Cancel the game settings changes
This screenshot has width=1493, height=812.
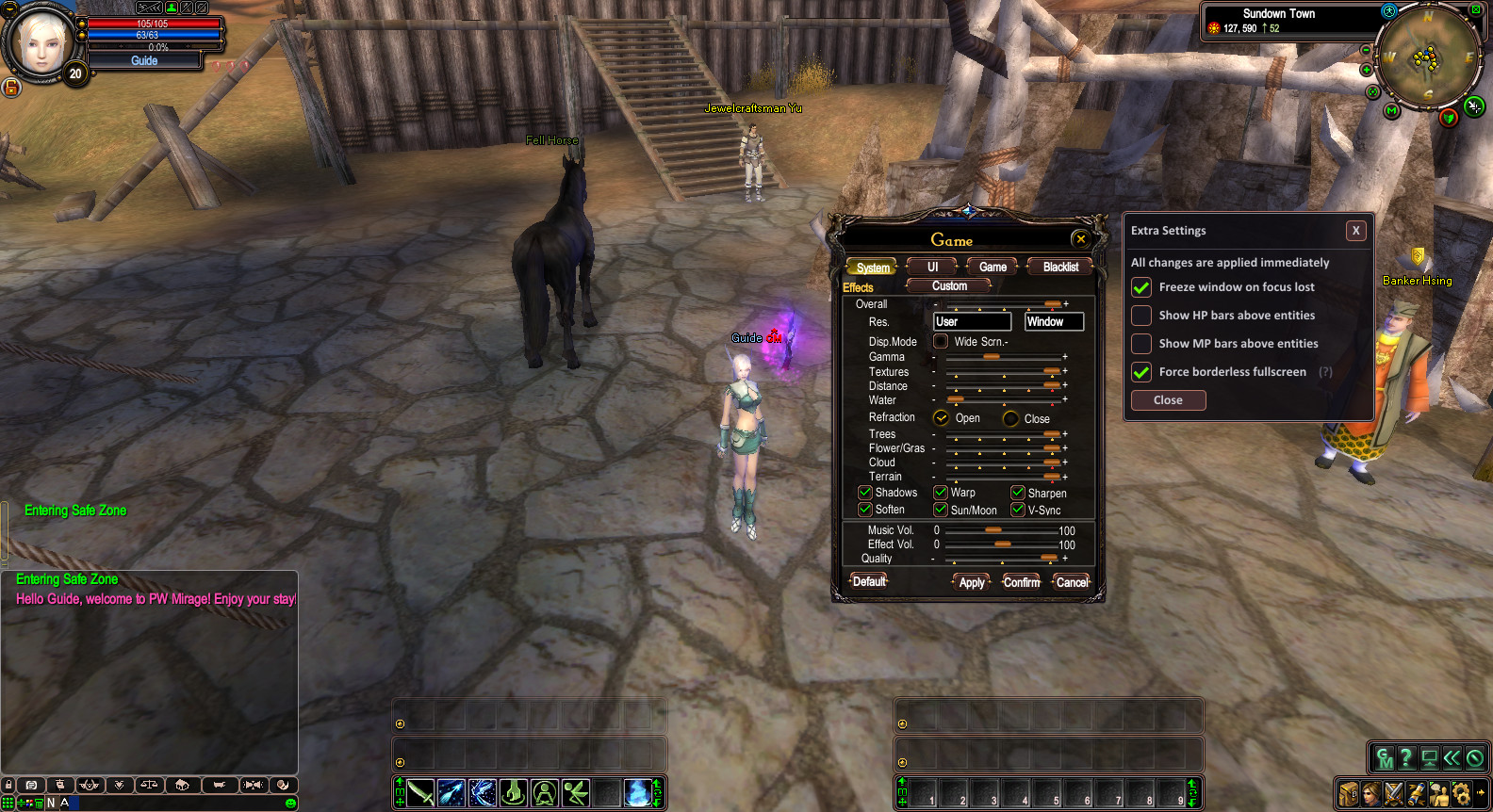(x=1072, y=582)
